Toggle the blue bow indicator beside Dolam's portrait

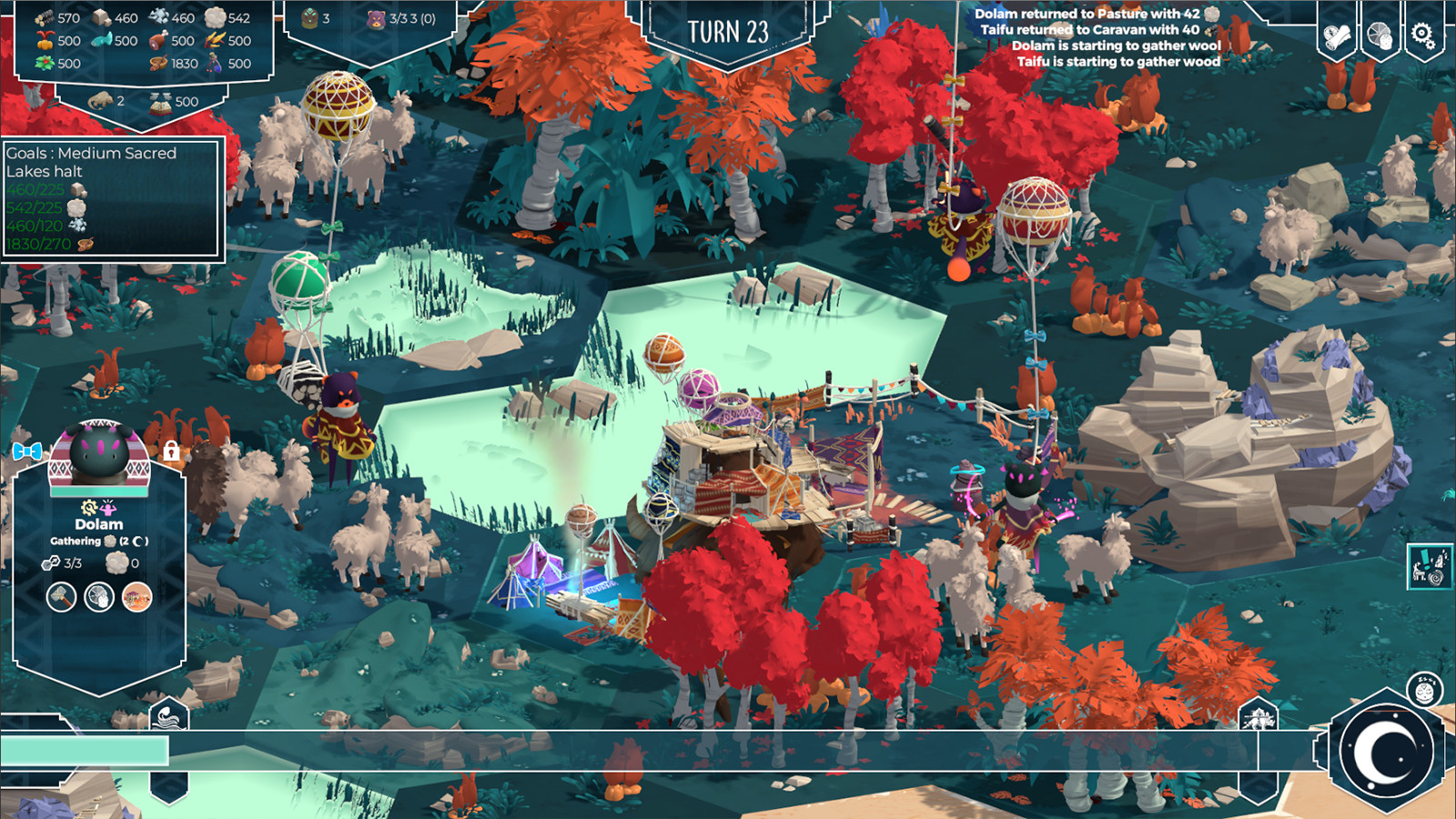[26, 450]
